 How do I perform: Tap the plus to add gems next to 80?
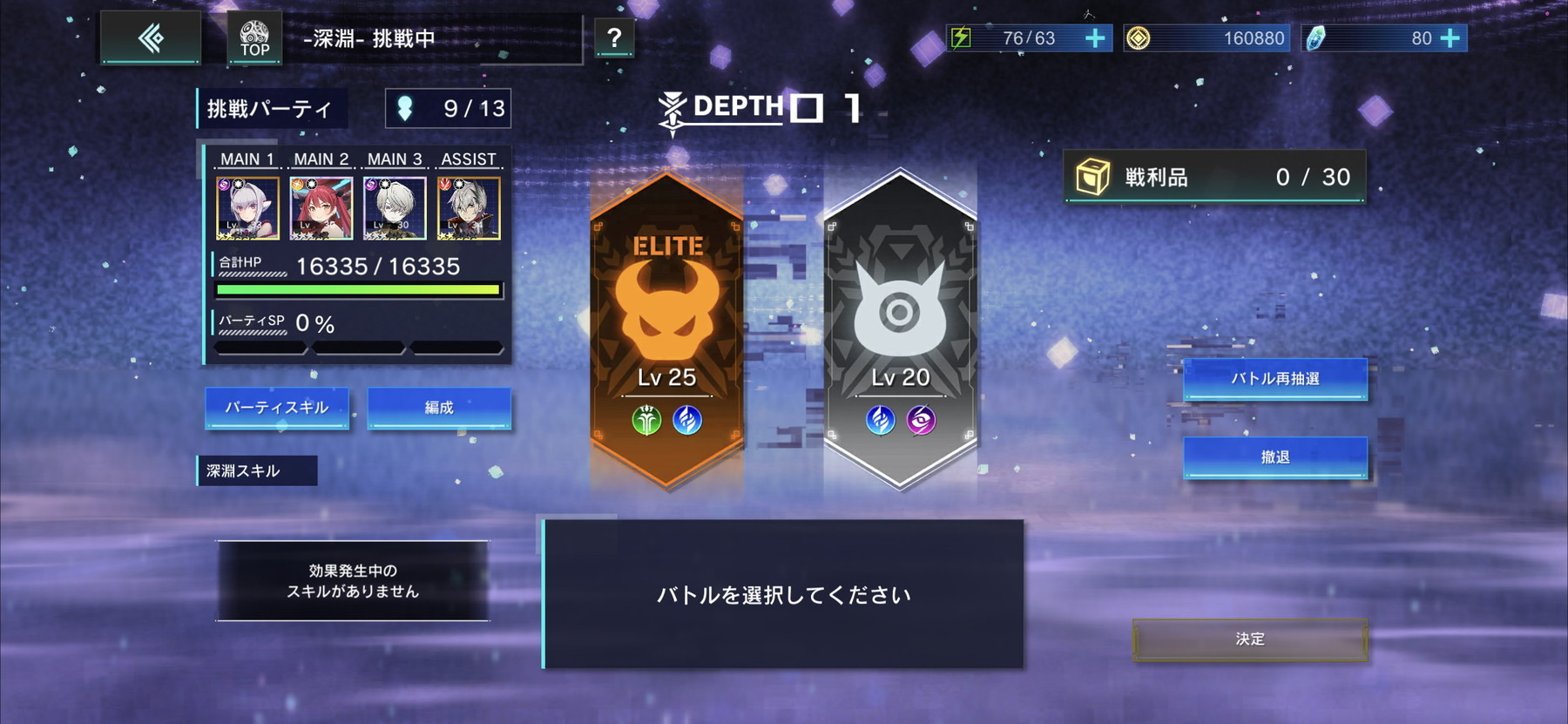click(1449, 37)
